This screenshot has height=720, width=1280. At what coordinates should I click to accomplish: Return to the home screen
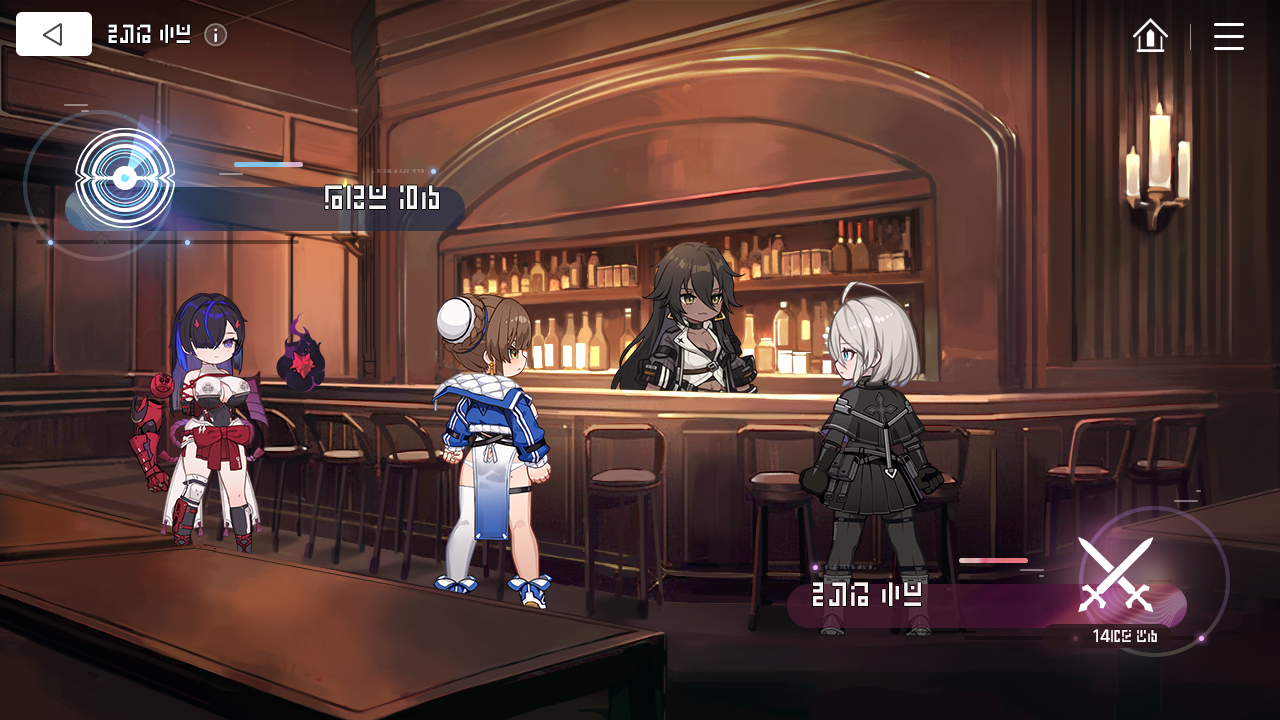coord(1150,36)
